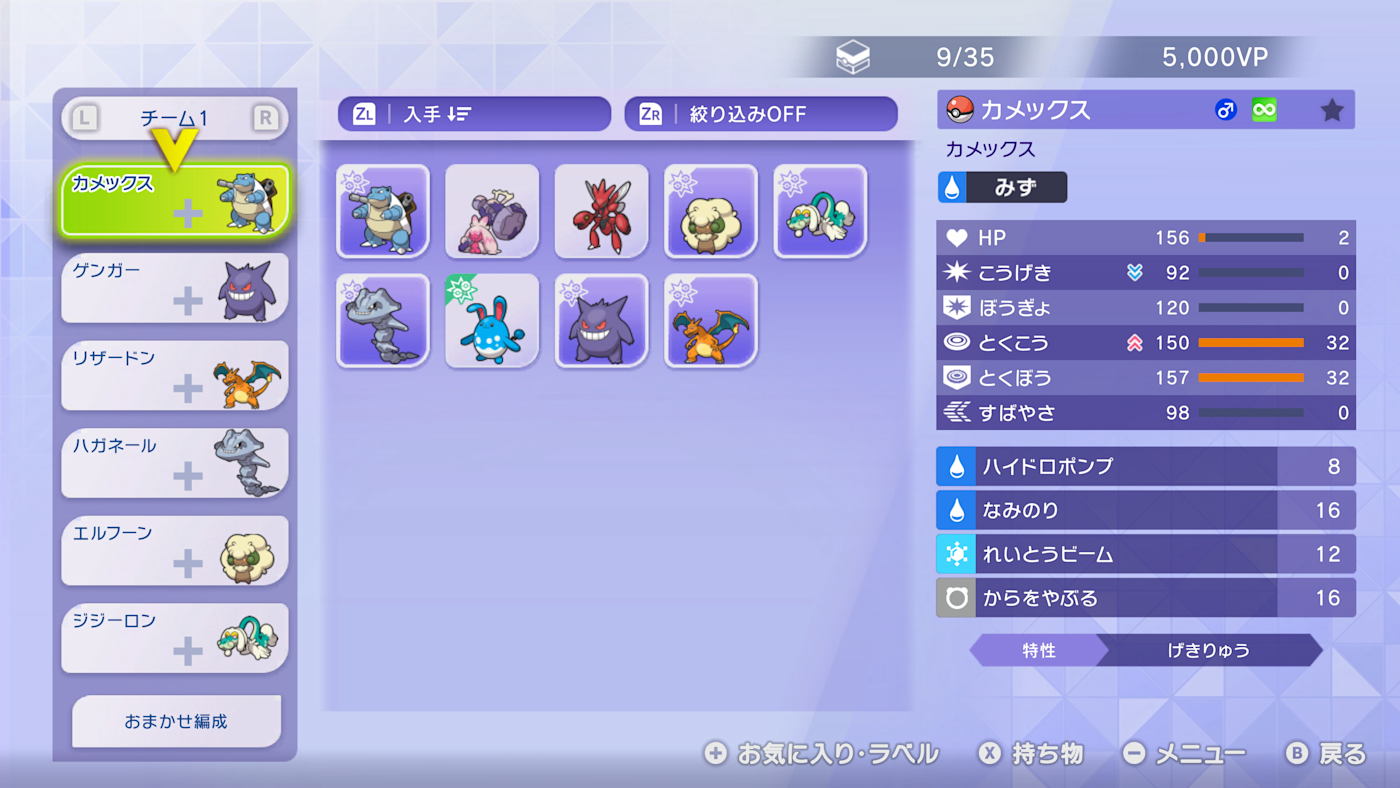
Task: Open the ZL 入手 sort options
Action: click(474, 113)
